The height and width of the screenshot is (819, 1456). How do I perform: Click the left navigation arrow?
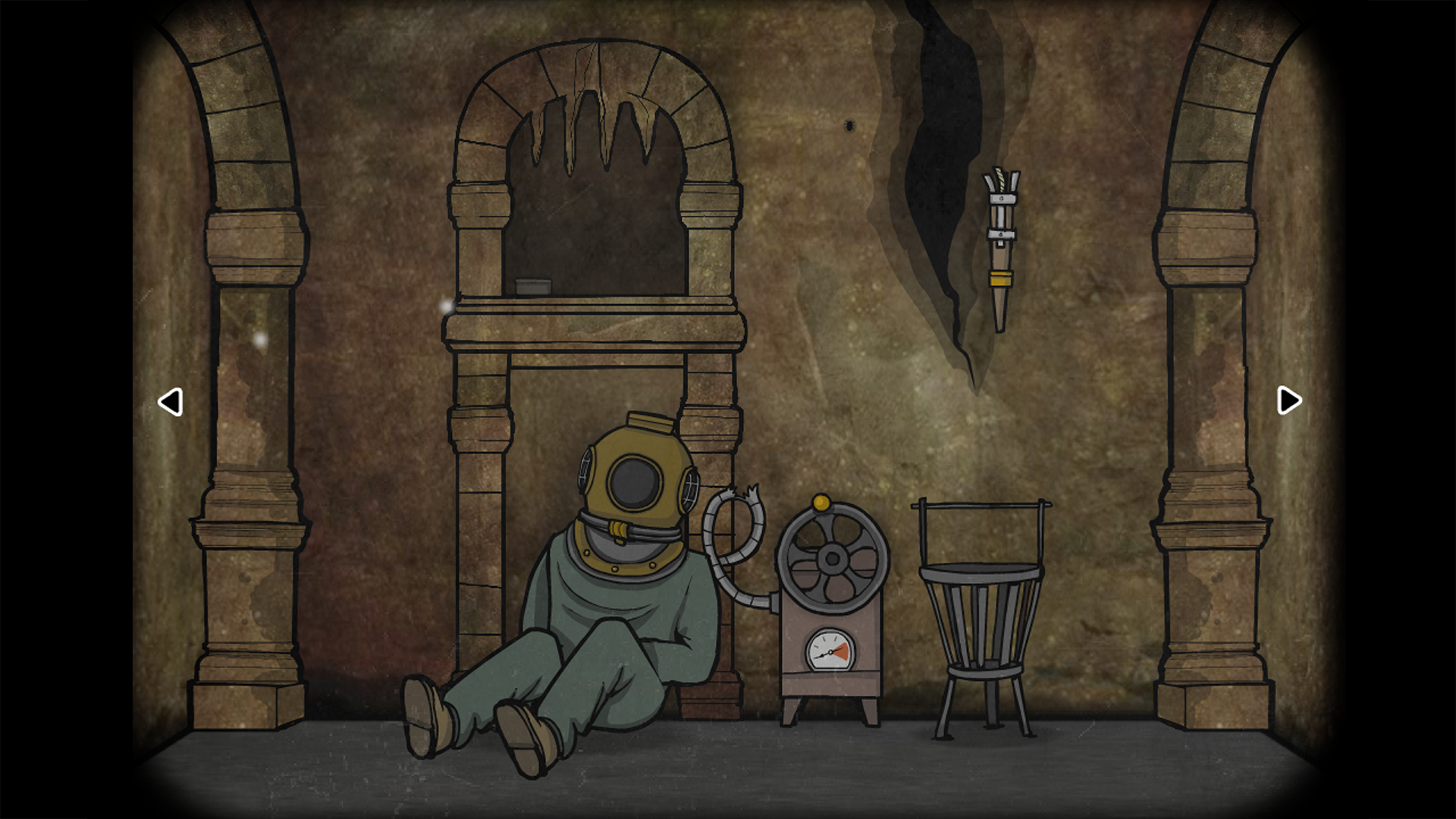(x=171, y=402)
